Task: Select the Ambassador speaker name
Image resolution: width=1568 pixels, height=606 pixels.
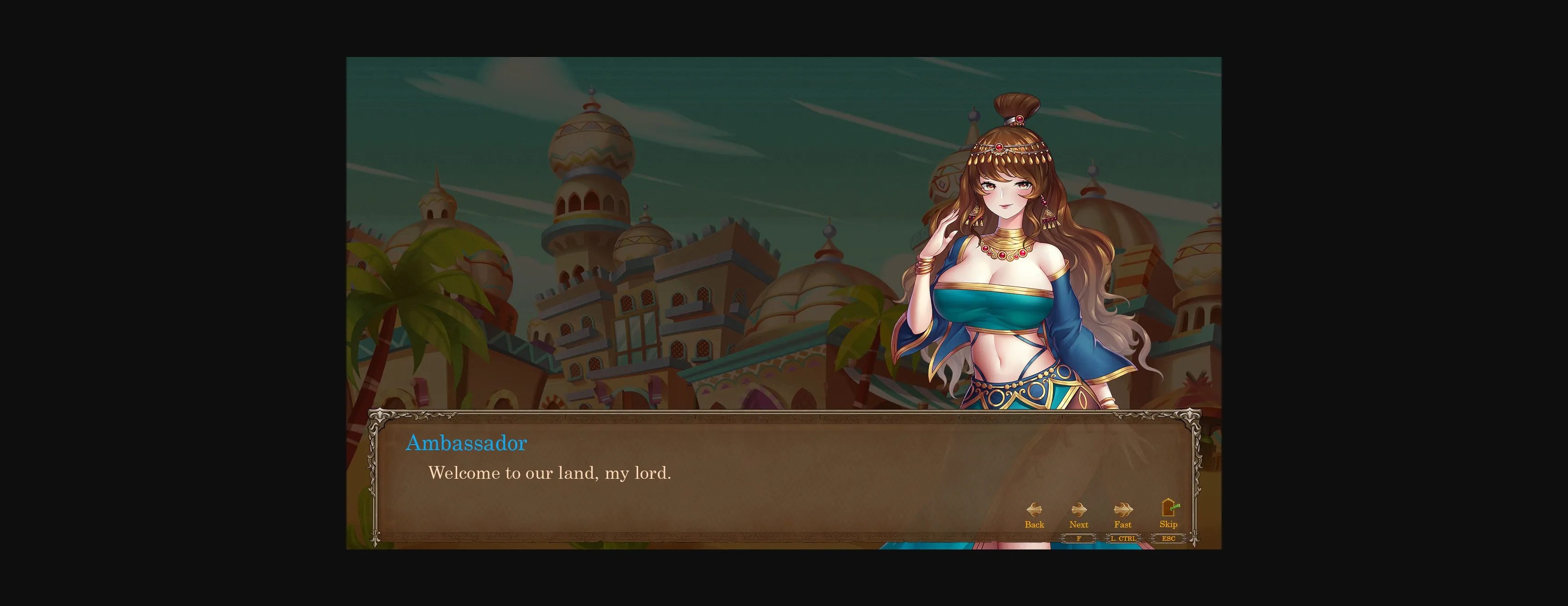Action: pyautogui.click(x=467, y=443)
